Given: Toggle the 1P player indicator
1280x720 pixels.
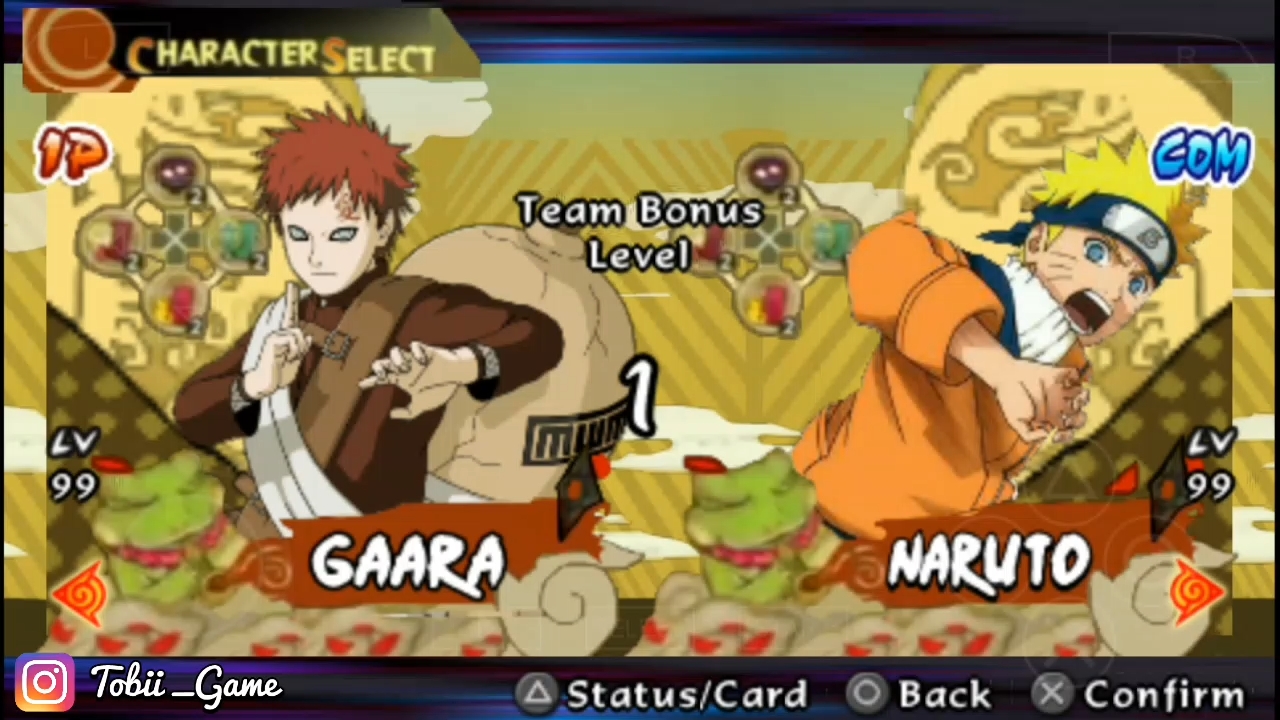Looking at the screenshot, I should 72,155.
